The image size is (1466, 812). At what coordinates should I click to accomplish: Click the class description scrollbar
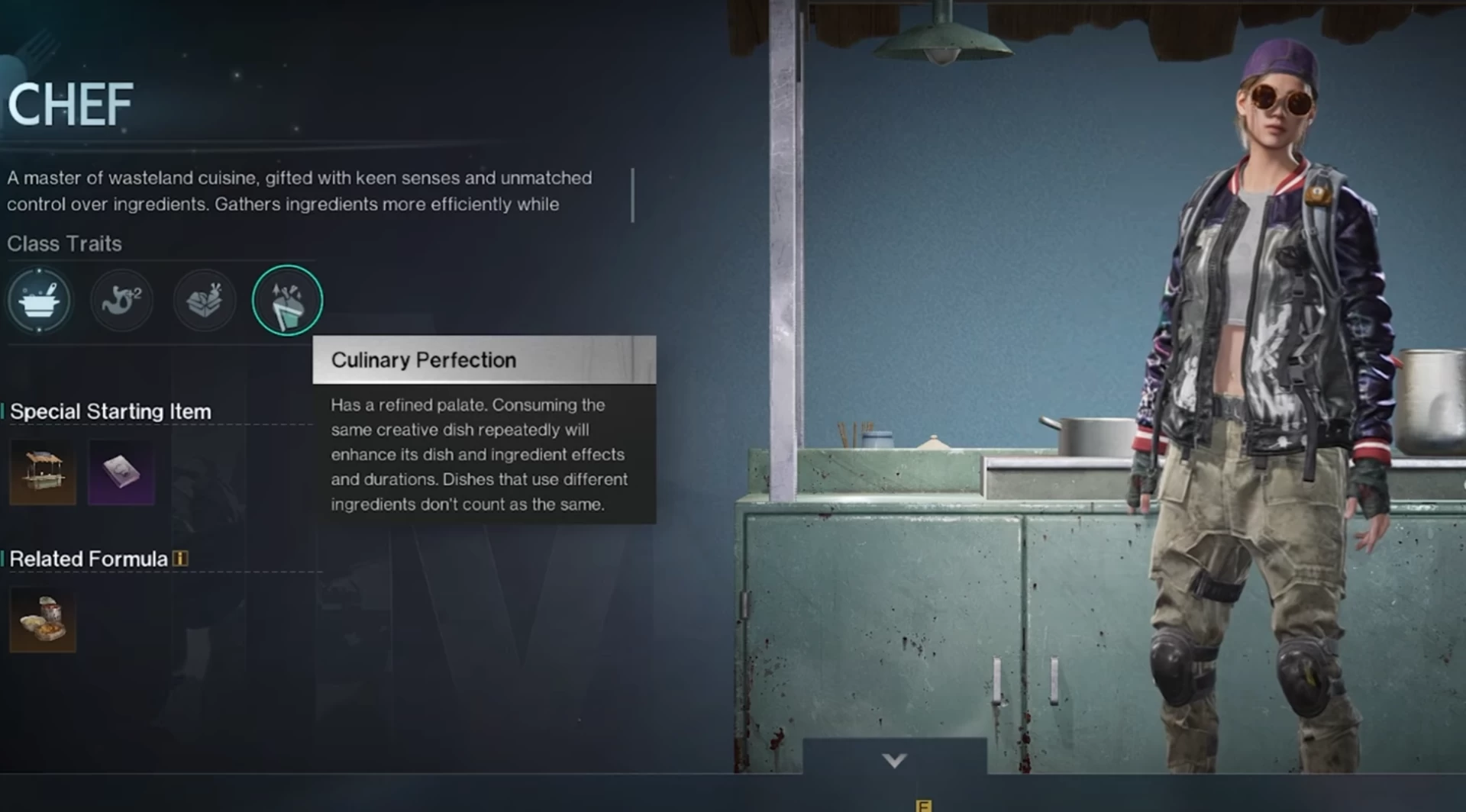pyautogui.click(x=633, y=195)
